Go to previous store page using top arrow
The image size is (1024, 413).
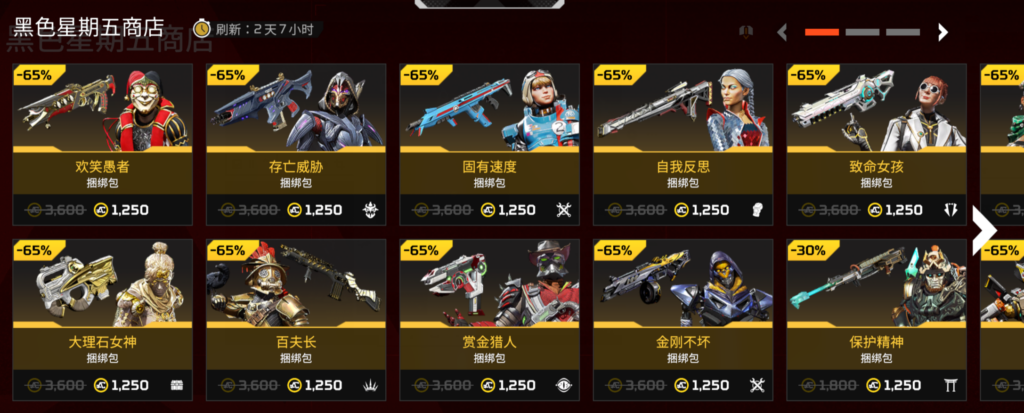[x=782, y=32]
